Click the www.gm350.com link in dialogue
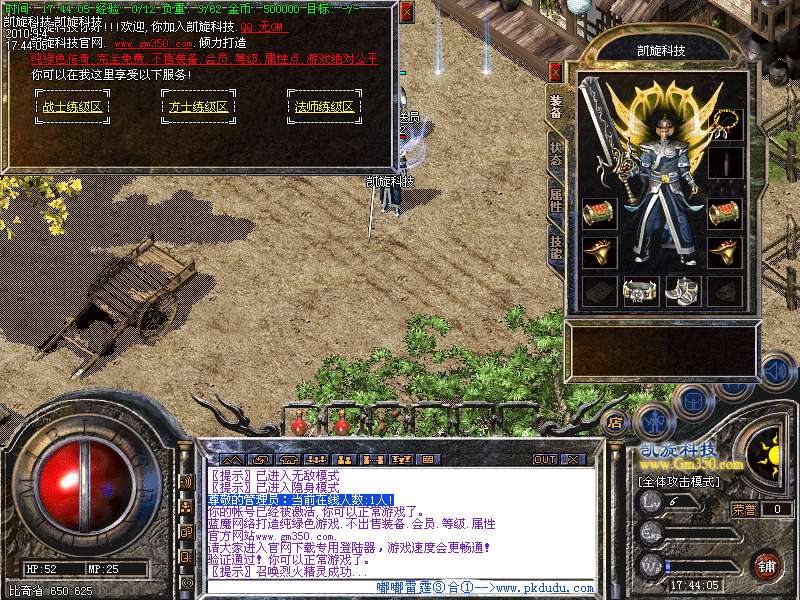800x600 pixels. click(x=153, y=45)
